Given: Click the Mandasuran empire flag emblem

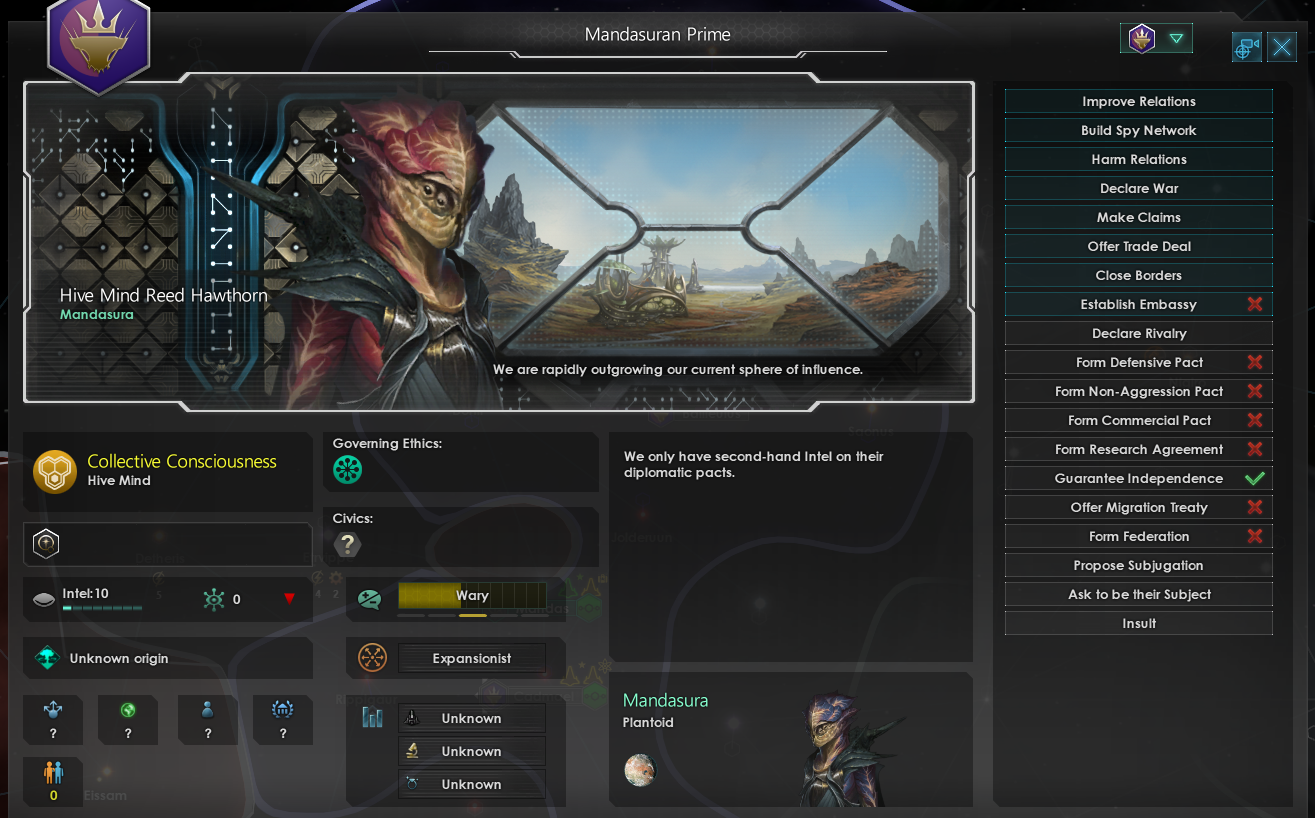Looking at the screenshot, I should pos(98,44).
